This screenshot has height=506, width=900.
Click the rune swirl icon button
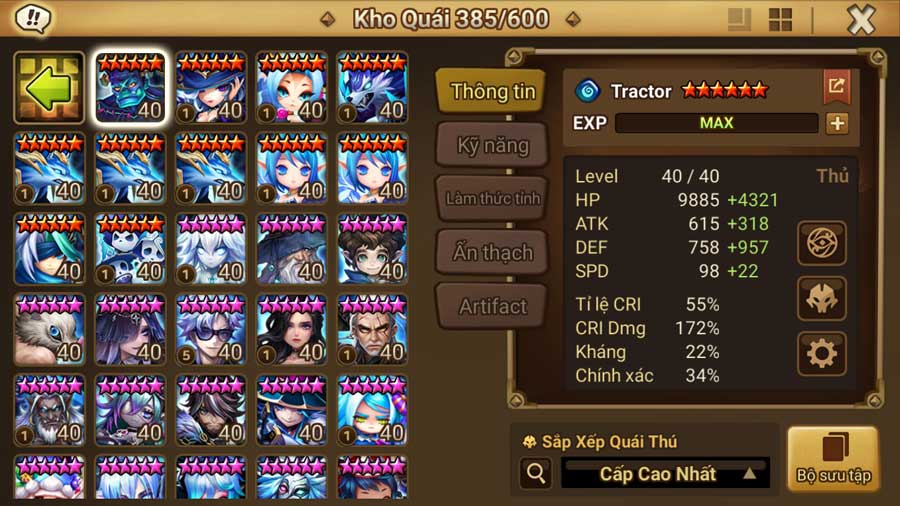(x=821, y=243)
